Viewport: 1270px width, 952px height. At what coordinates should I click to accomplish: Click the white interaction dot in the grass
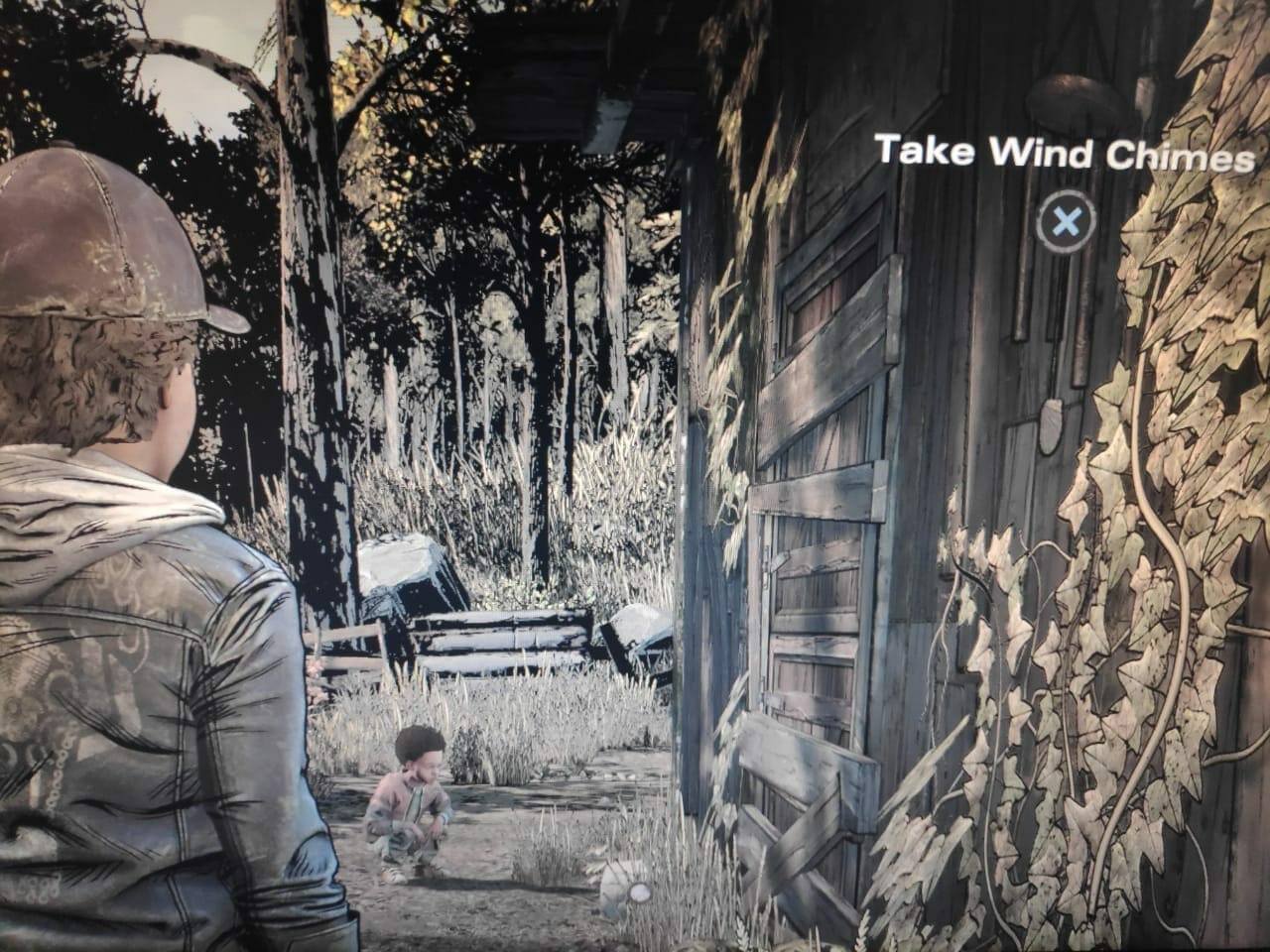pyautogui.click(x=641, y=892)
